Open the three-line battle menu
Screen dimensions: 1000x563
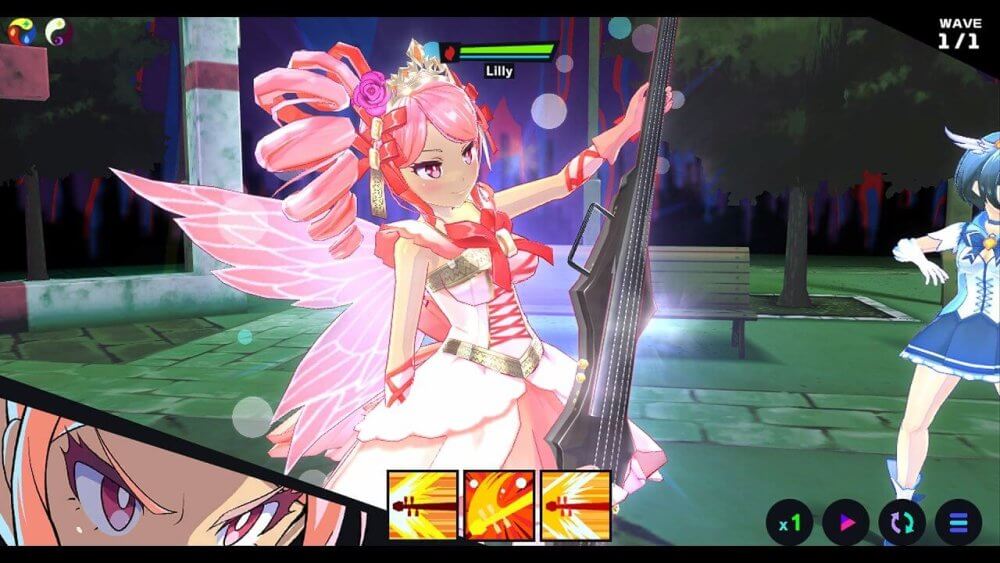coord(958,522)
